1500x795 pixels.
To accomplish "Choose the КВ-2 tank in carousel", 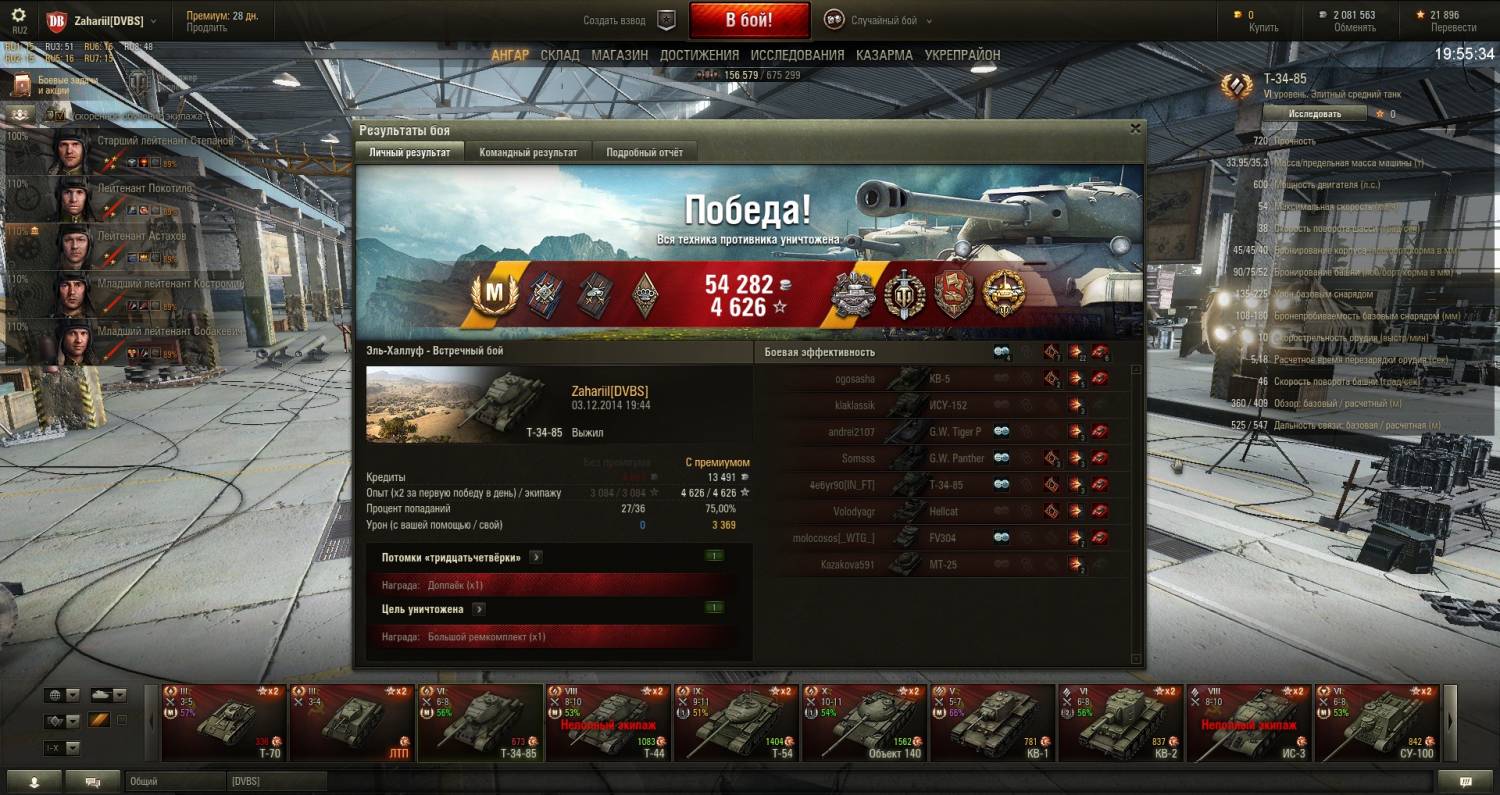I will 1120,723.
